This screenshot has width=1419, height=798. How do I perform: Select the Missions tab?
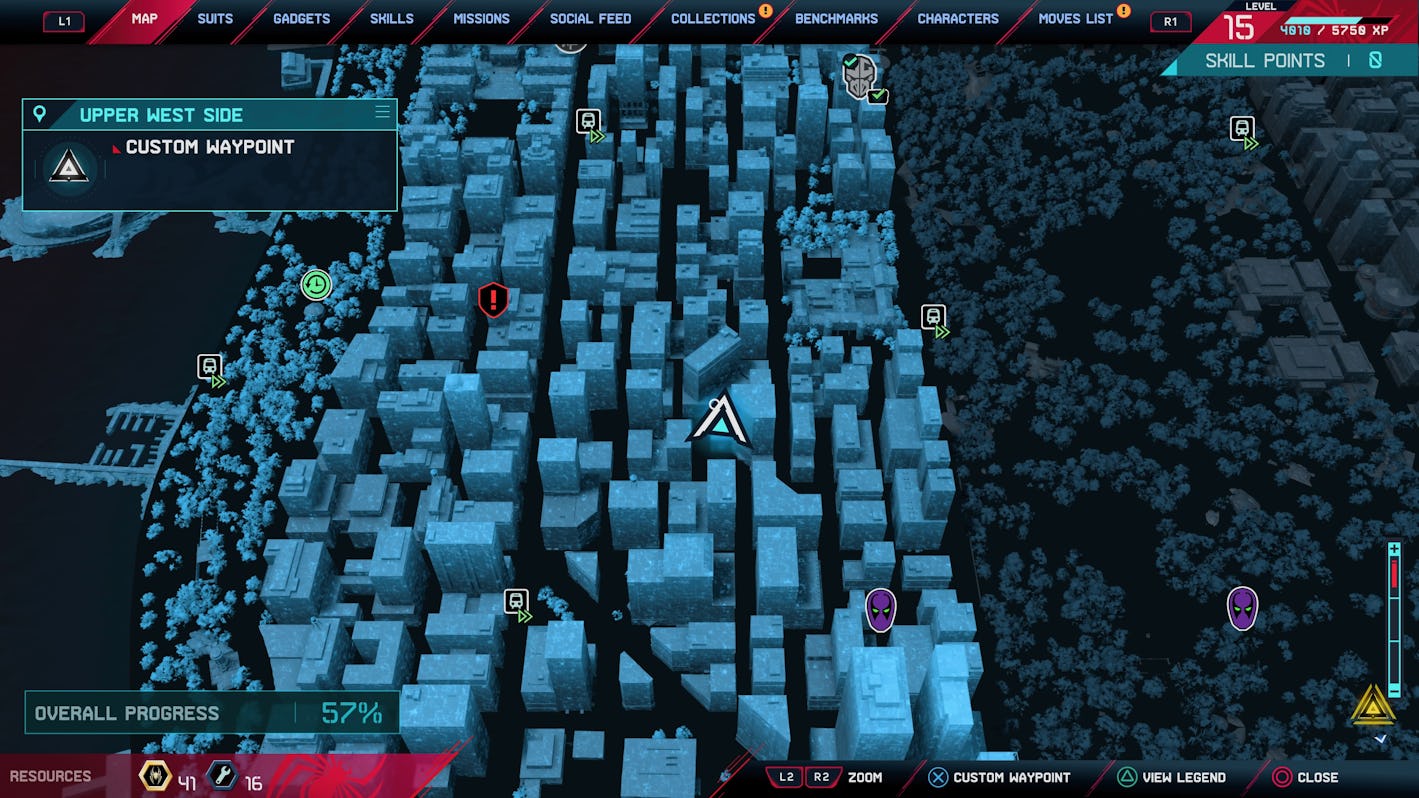tap(481, 19)
